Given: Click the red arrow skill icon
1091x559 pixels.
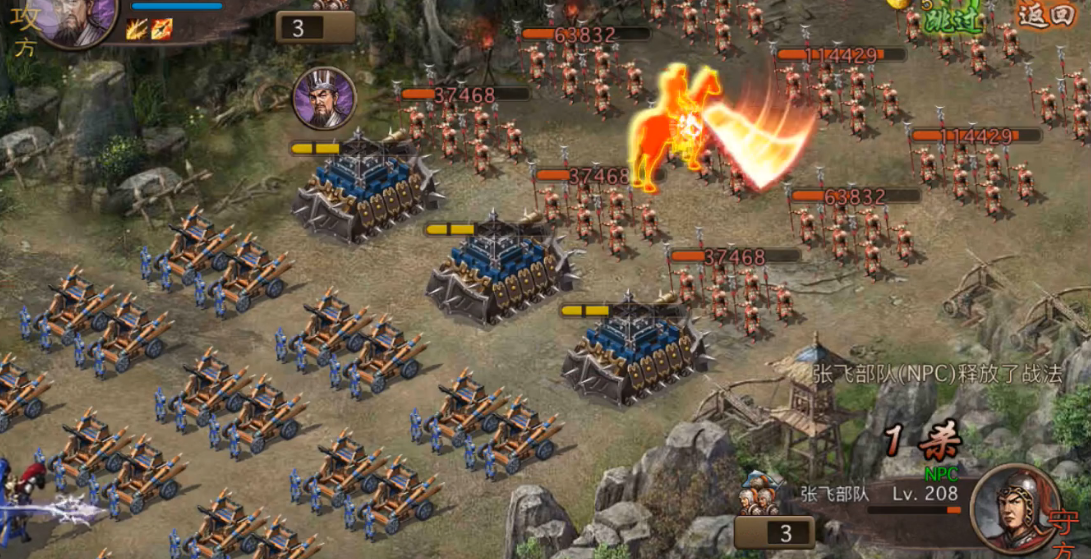Looking at the screenshot, I should pyautogui.click(x=162, y=29).
